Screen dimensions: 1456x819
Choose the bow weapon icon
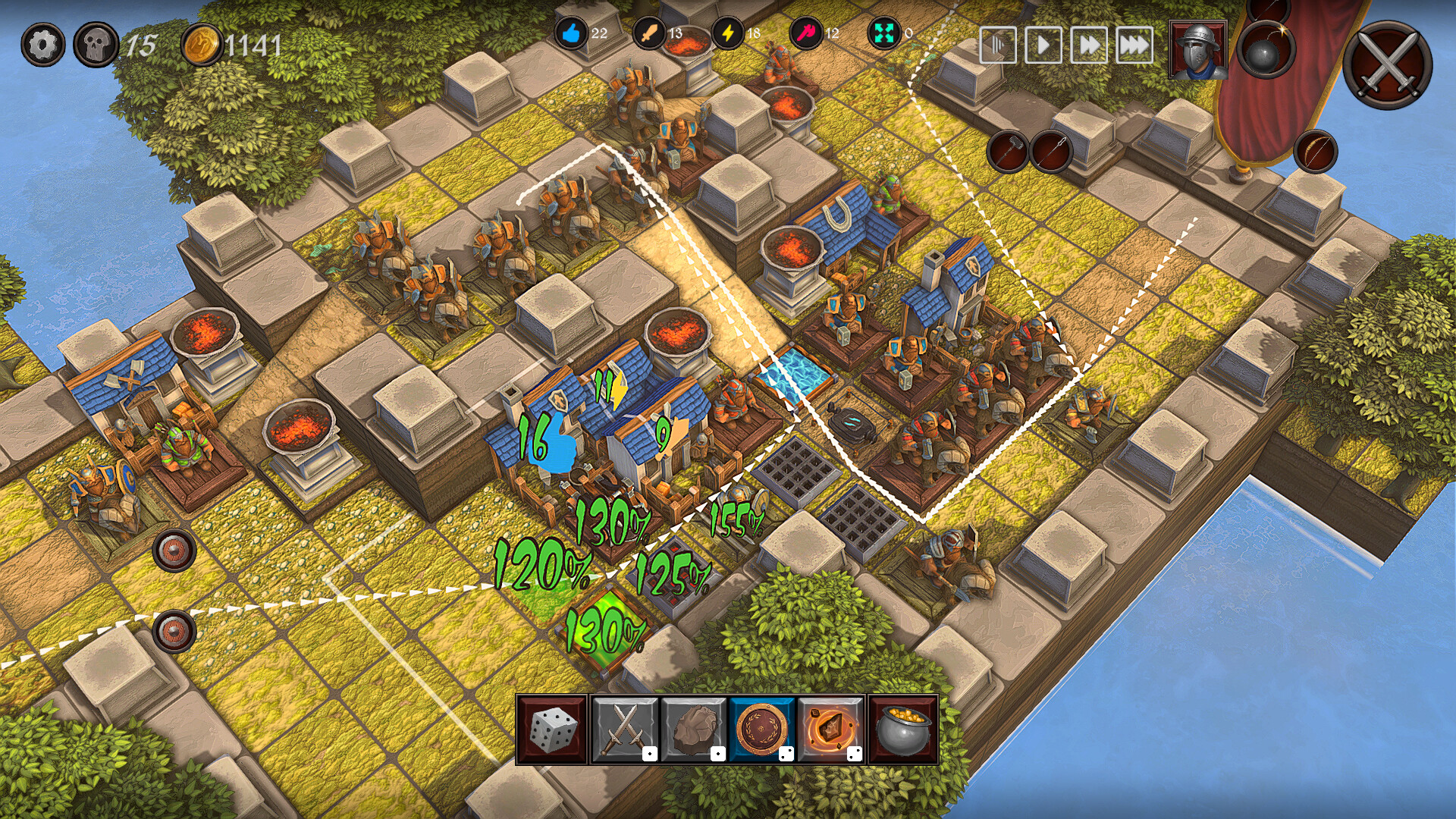click(1315, 151)
